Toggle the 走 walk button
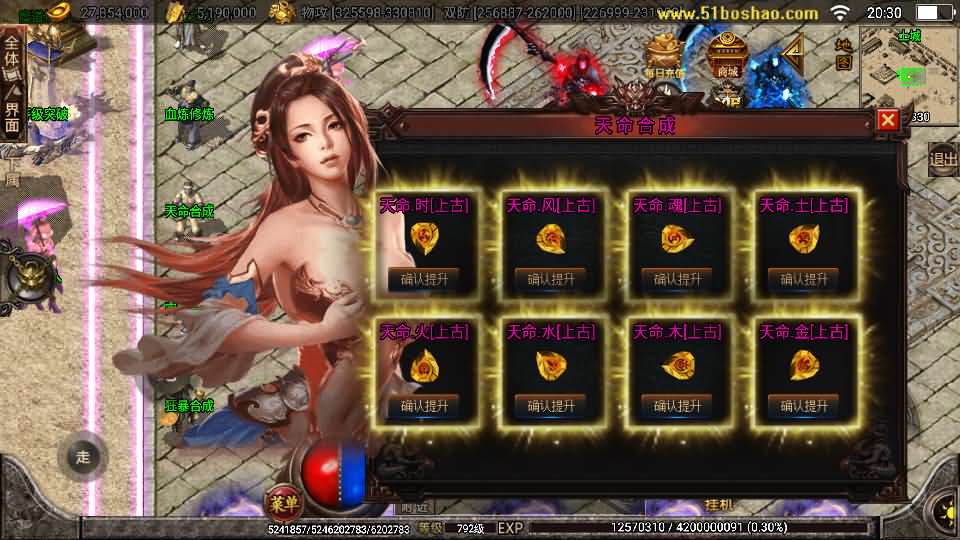960x540 pixels. (83, 457)
